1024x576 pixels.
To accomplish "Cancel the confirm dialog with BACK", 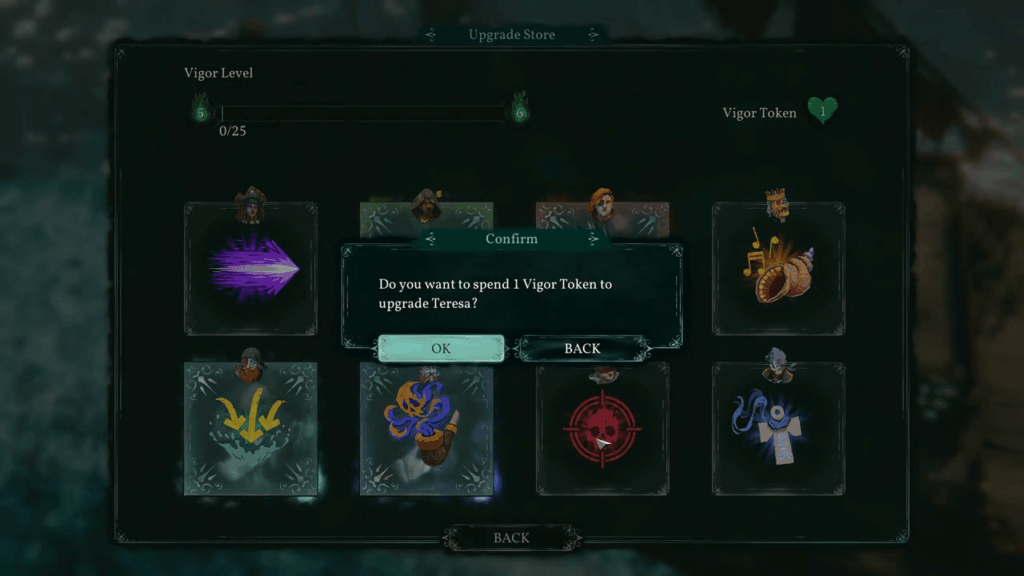I will pos(582,348).
